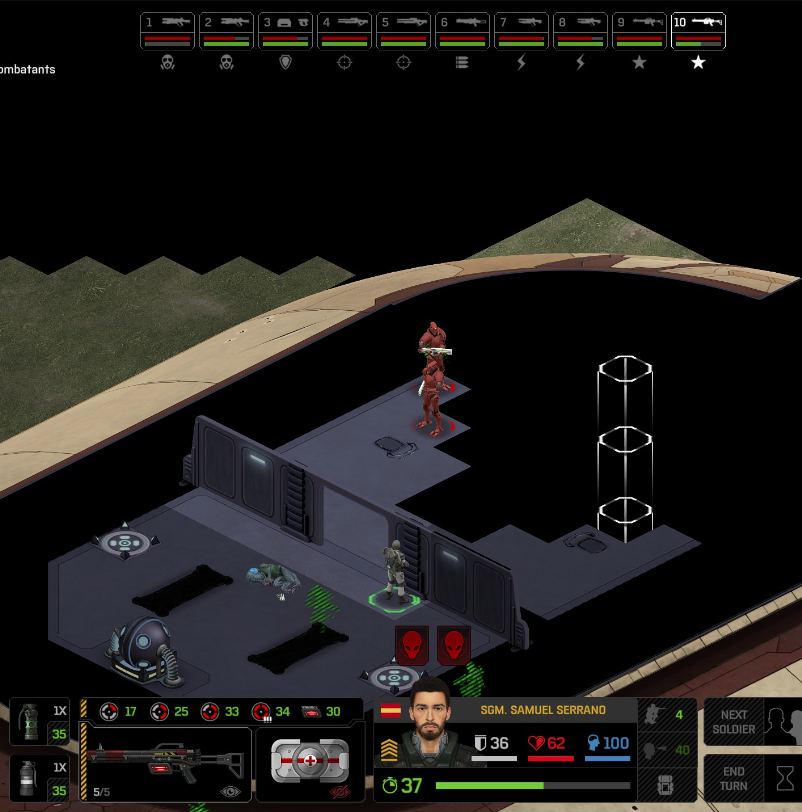Select squad member slot 1
Screen dimensions: 802x812
pos(167,31)
